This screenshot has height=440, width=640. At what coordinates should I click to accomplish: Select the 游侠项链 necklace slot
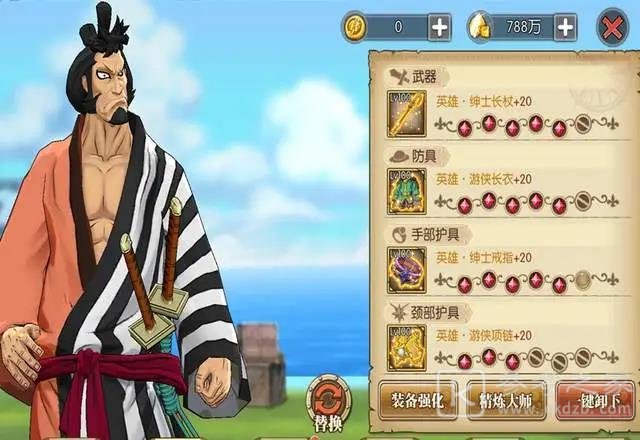click(407, 346)
